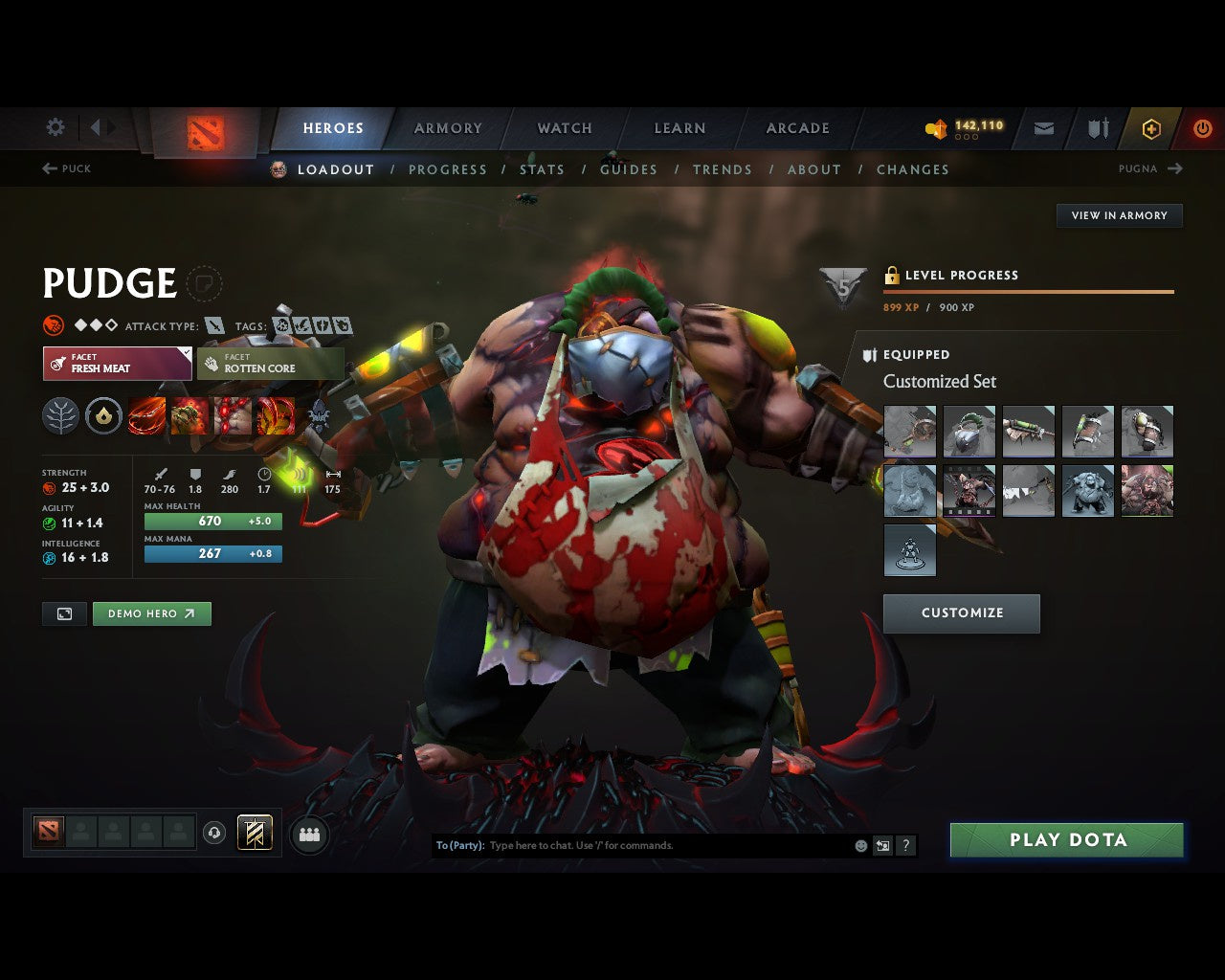1225x980 pixels.
Task: Click the CUSTOMIZE button
Action: (962, 613)
